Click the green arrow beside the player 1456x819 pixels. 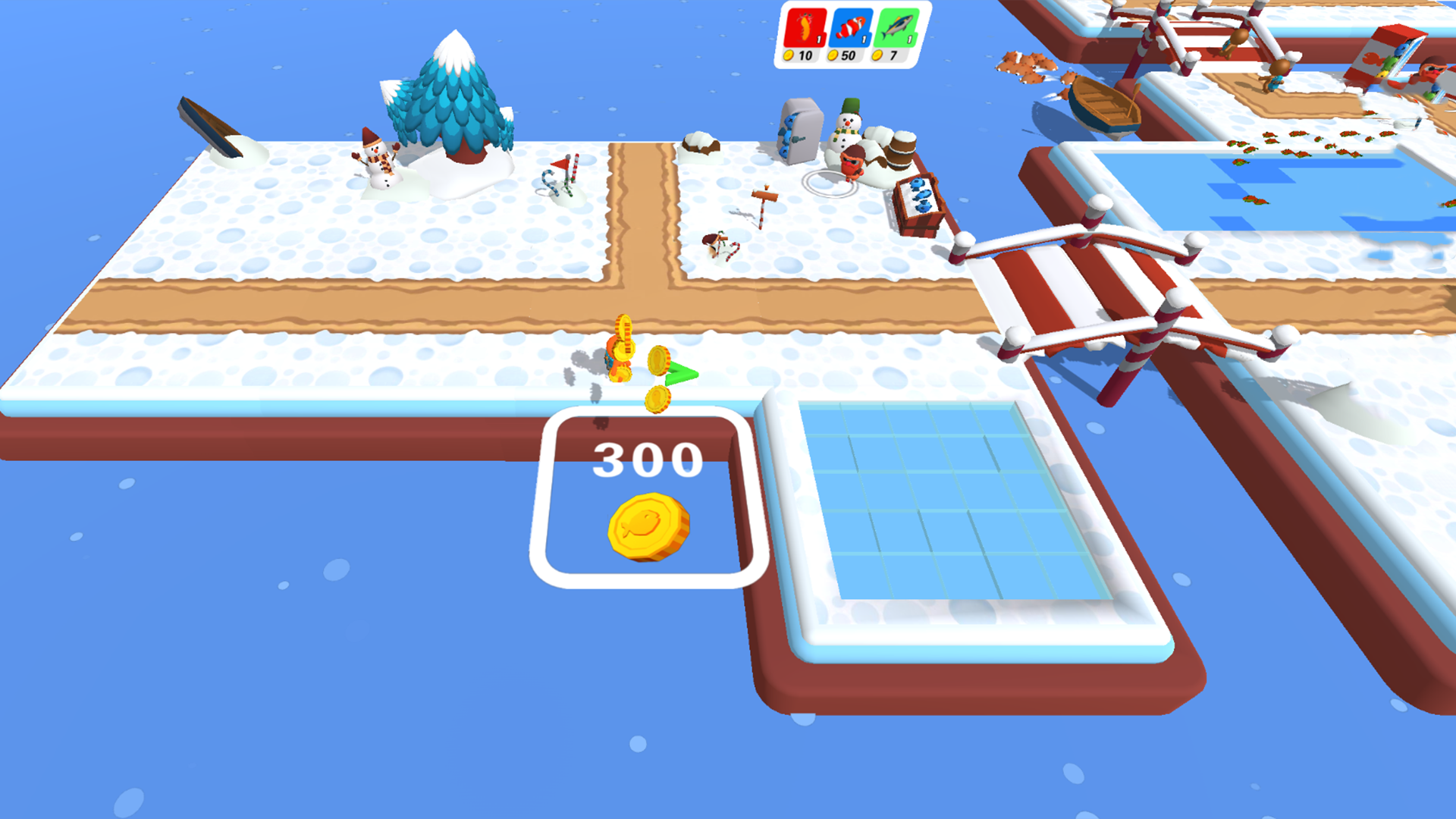click(681, 373)
